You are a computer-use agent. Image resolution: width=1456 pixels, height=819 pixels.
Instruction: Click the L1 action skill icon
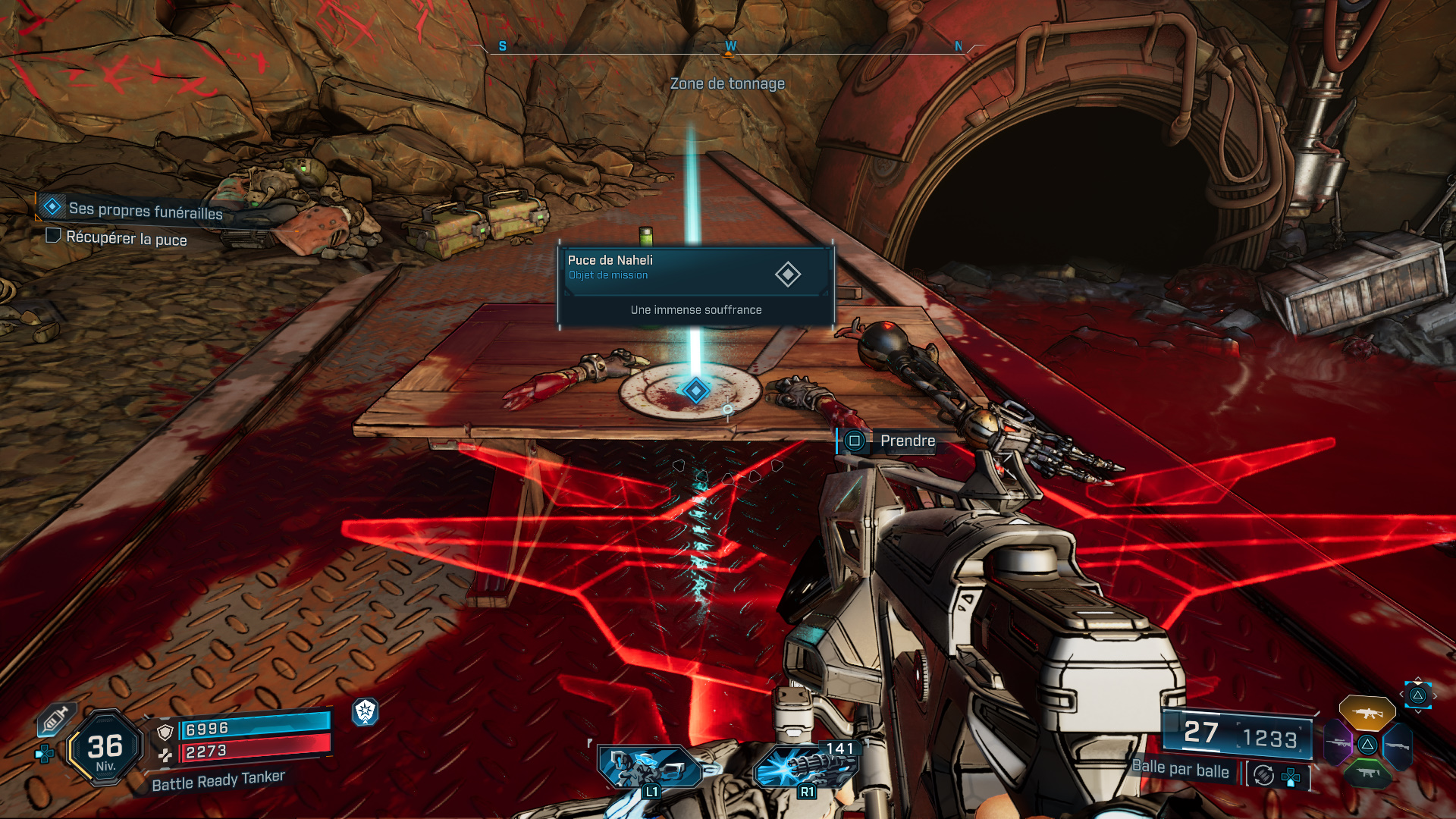pos(649,767)
